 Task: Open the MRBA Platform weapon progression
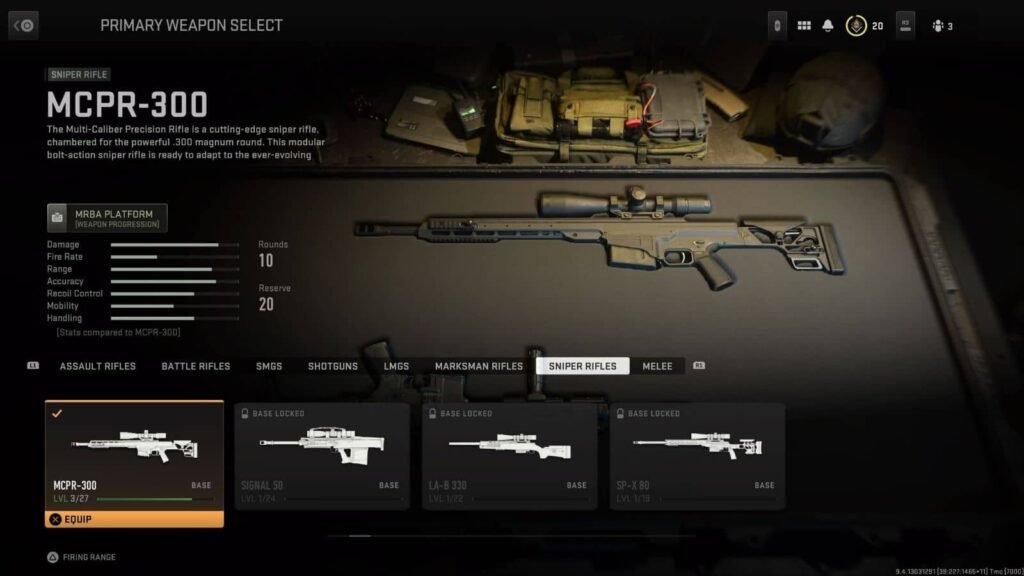(107, 217)
